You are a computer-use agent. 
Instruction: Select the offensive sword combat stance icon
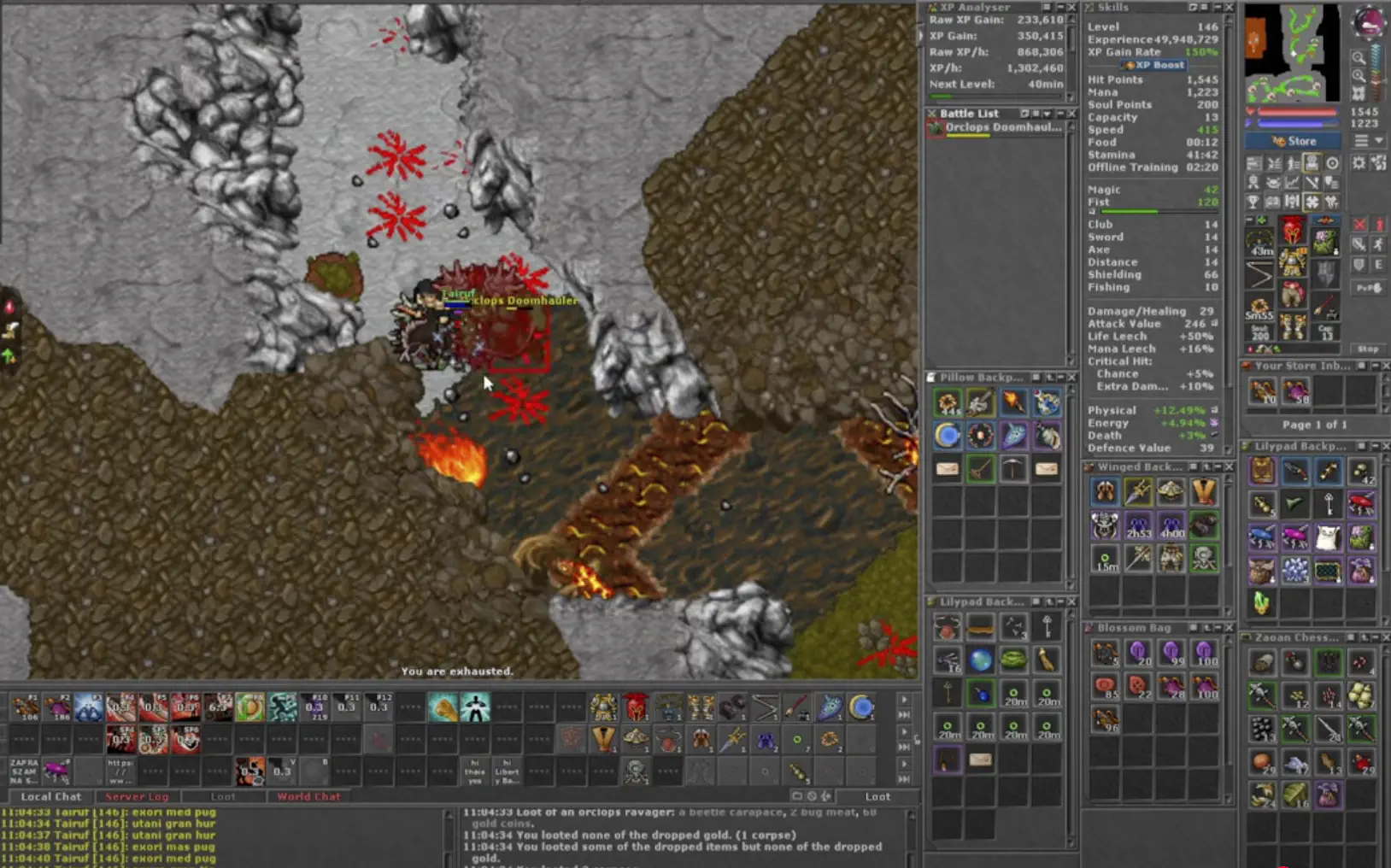(x=1359, y=245)
